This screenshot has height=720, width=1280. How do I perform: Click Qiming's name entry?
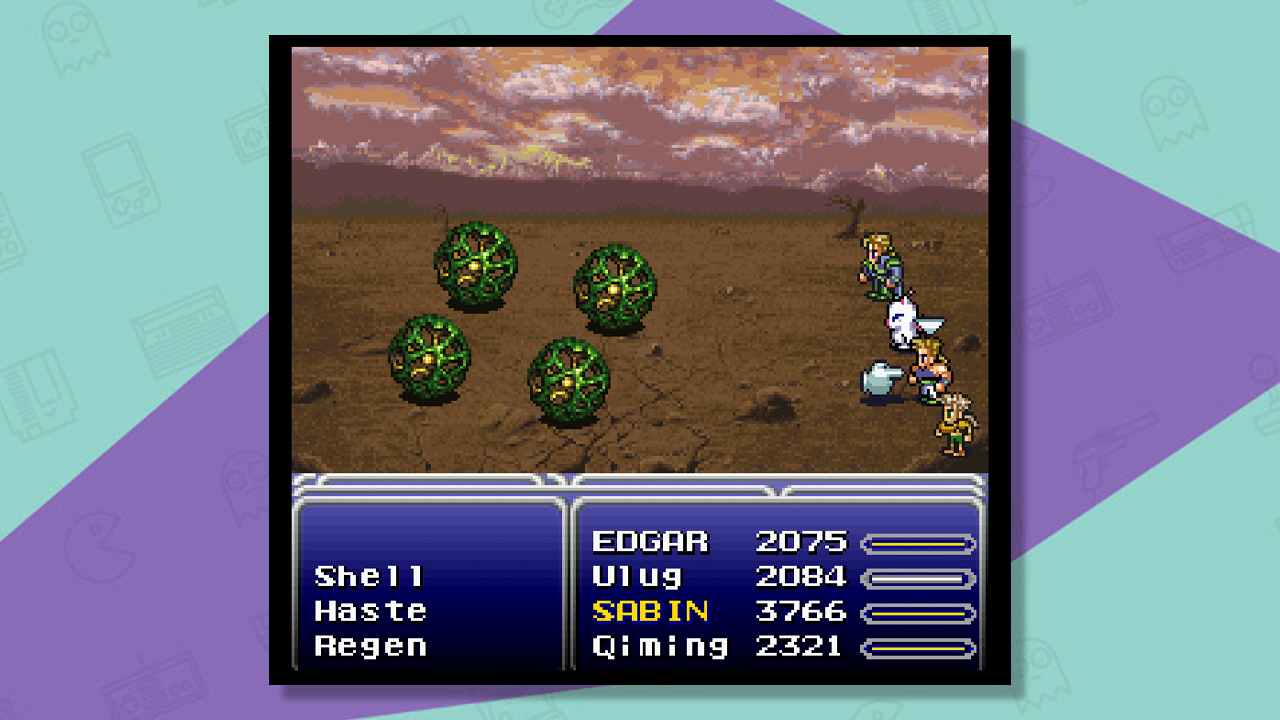tap(660, 646)
